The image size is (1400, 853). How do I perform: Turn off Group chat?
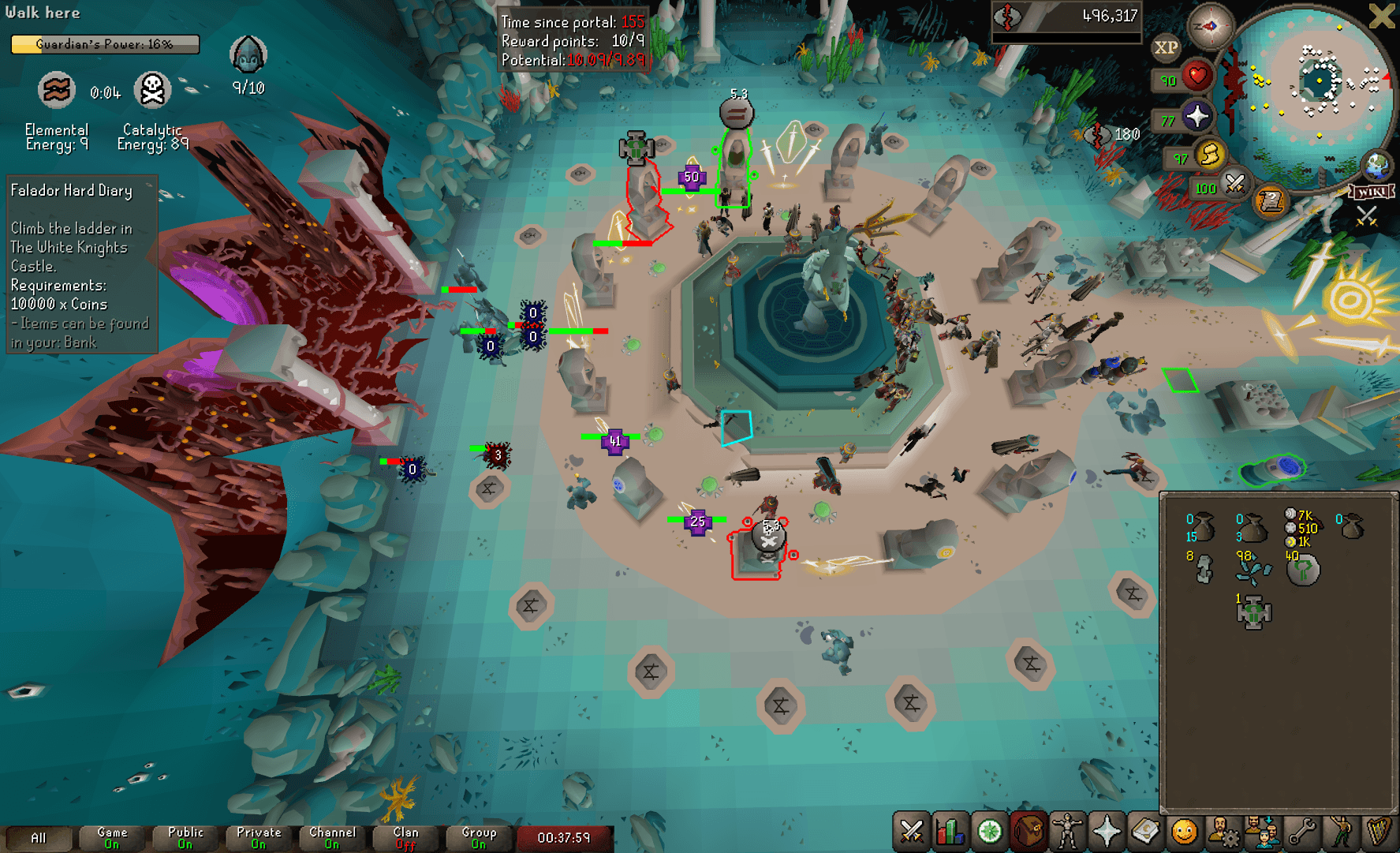[x=478, y=838]
